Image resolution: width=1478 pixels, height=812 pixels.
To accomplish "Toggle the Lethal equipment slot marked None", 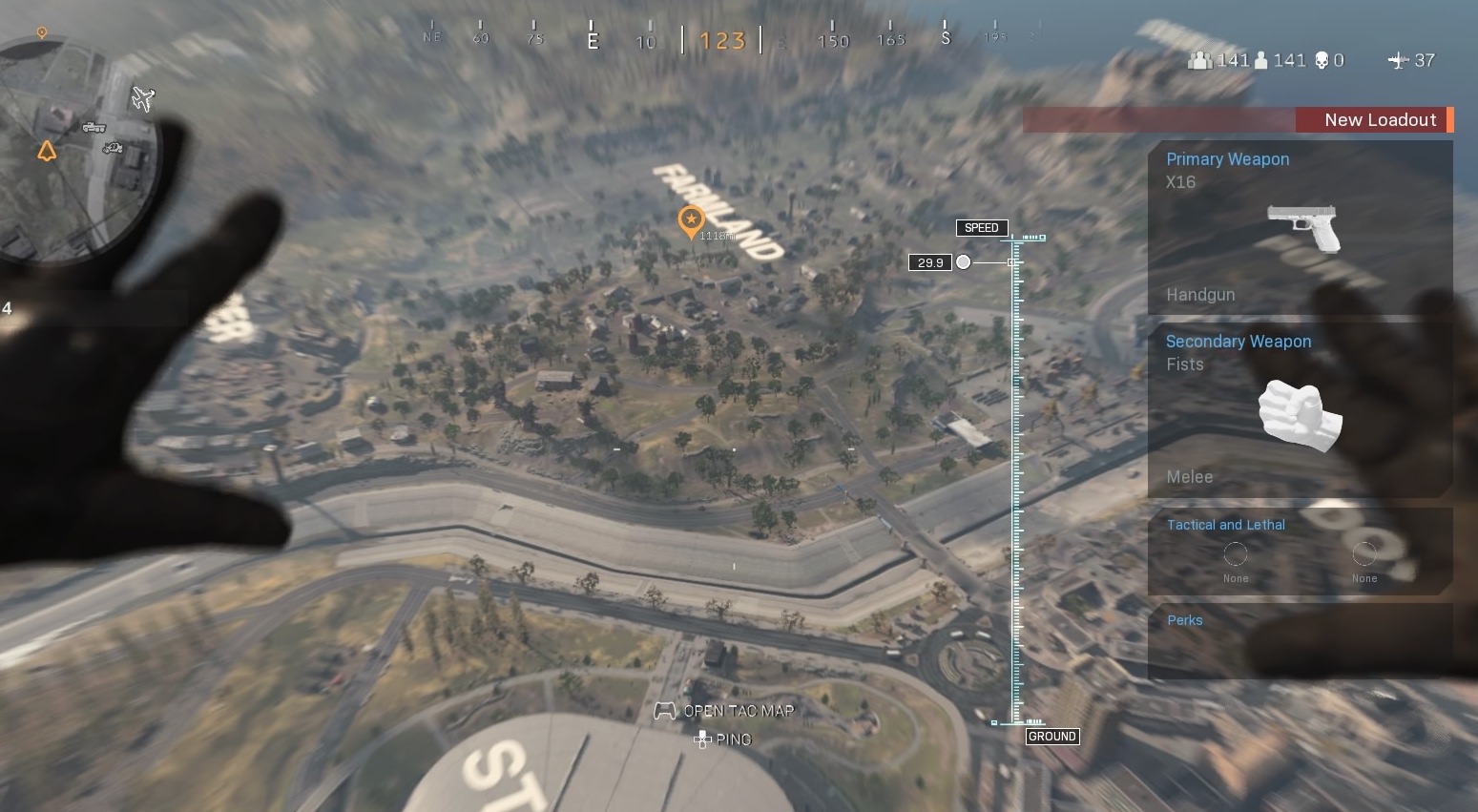I will 1364,554.
